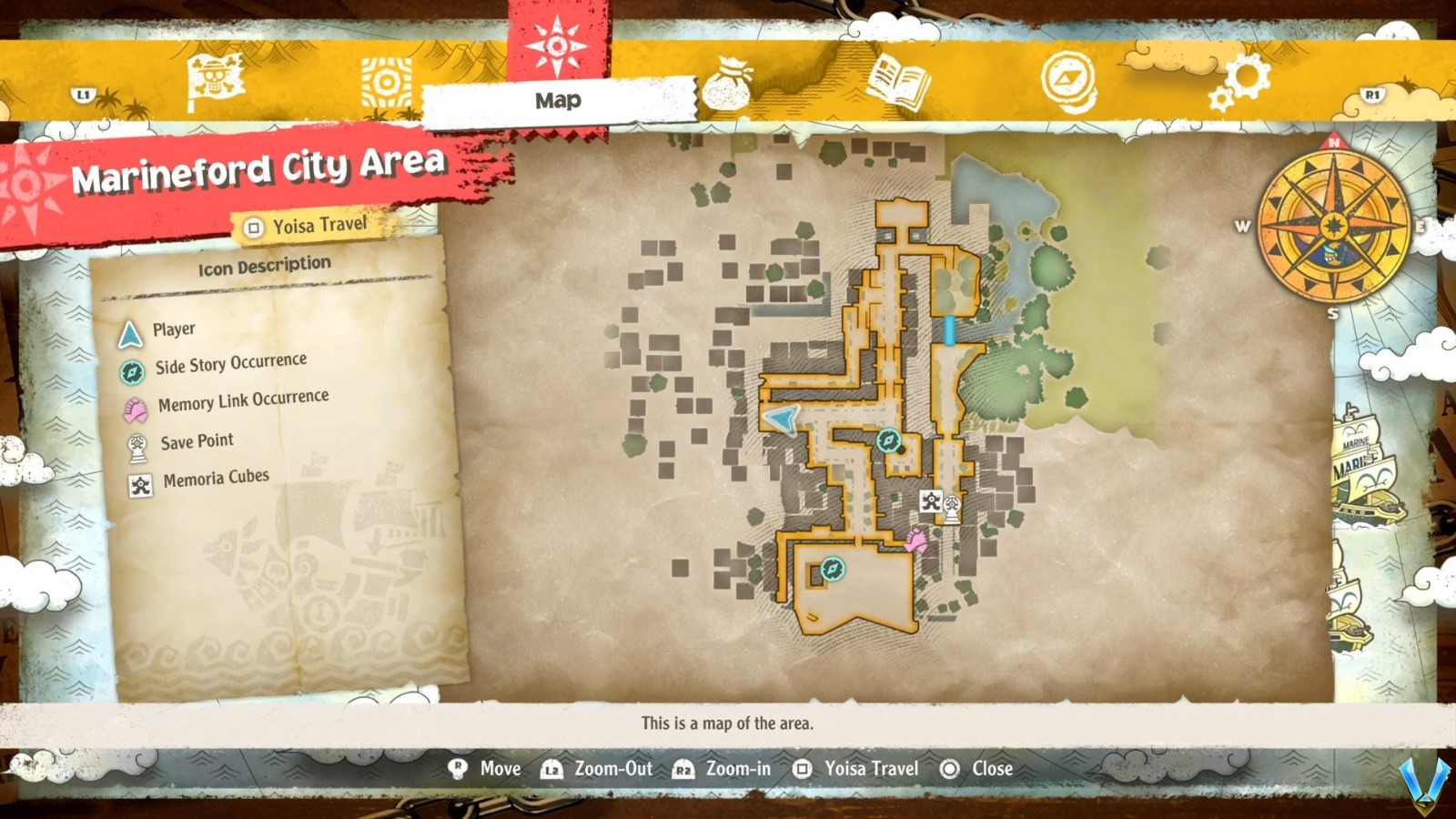Select the player arrow marker on the map
The width and height of the screenshot is (1456, 819).
pos(781,420)
